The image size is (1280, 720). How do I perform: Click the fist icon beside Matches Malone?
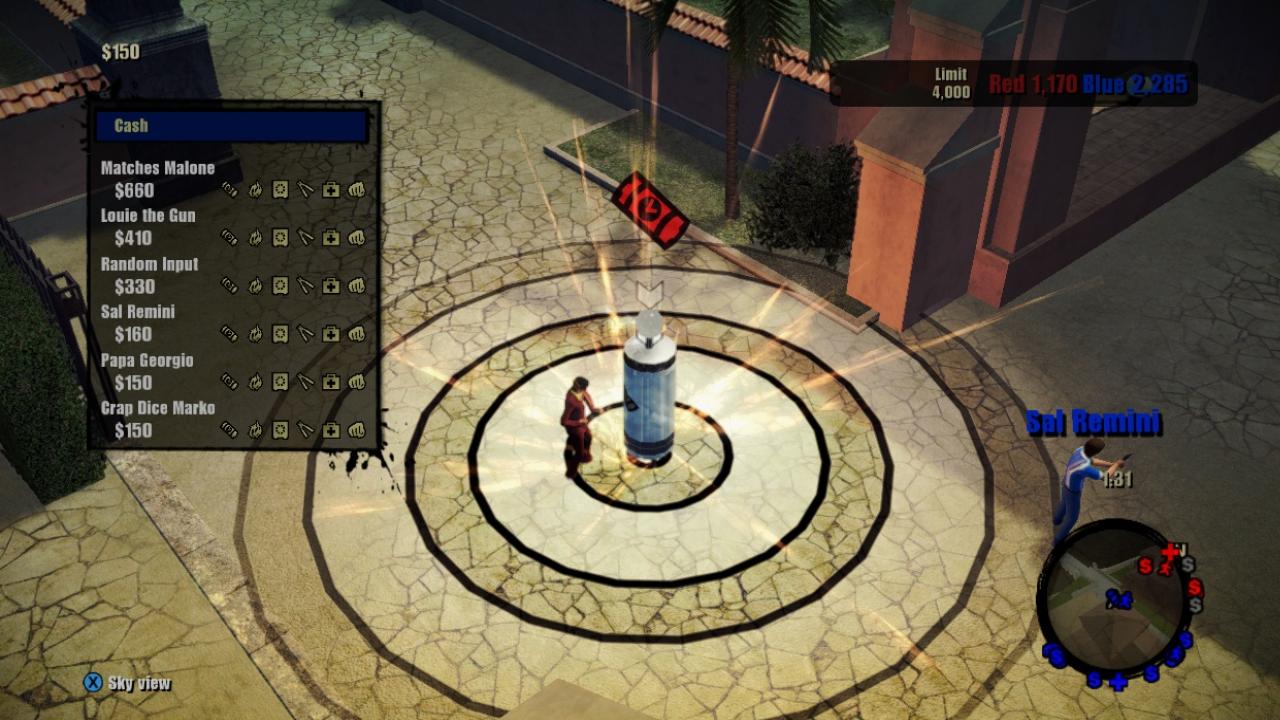(x=355, y=189)
